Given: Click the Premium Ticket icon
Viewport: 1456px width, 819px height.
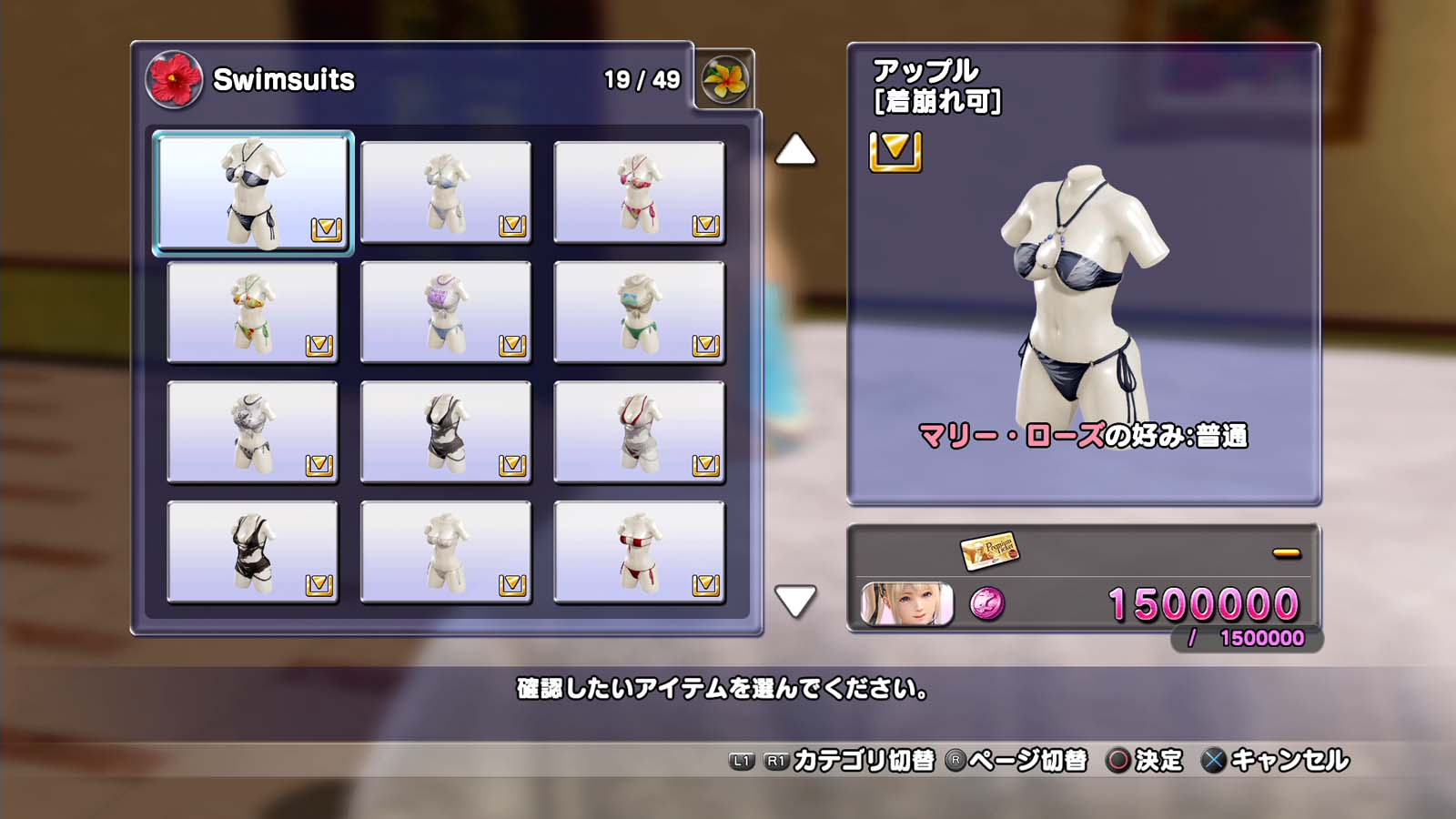Looking at the screenshot, I should click(989, 550).
